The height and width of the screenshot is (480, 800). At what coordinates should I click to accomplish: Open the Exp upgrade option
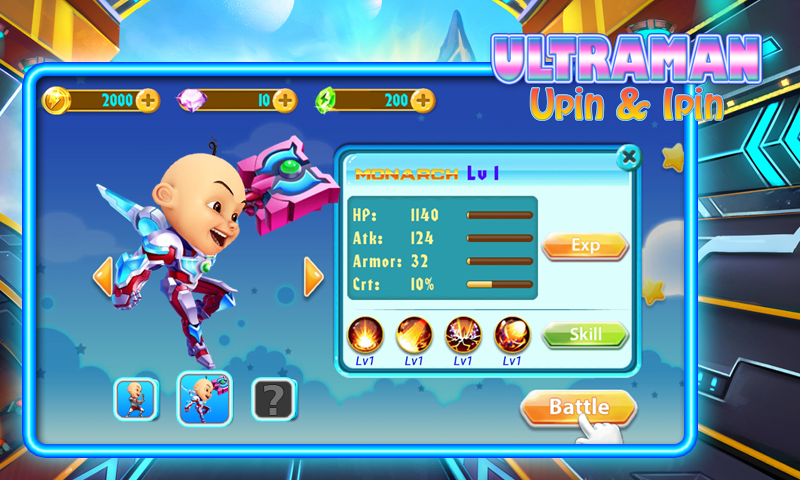tap(585, 245)
